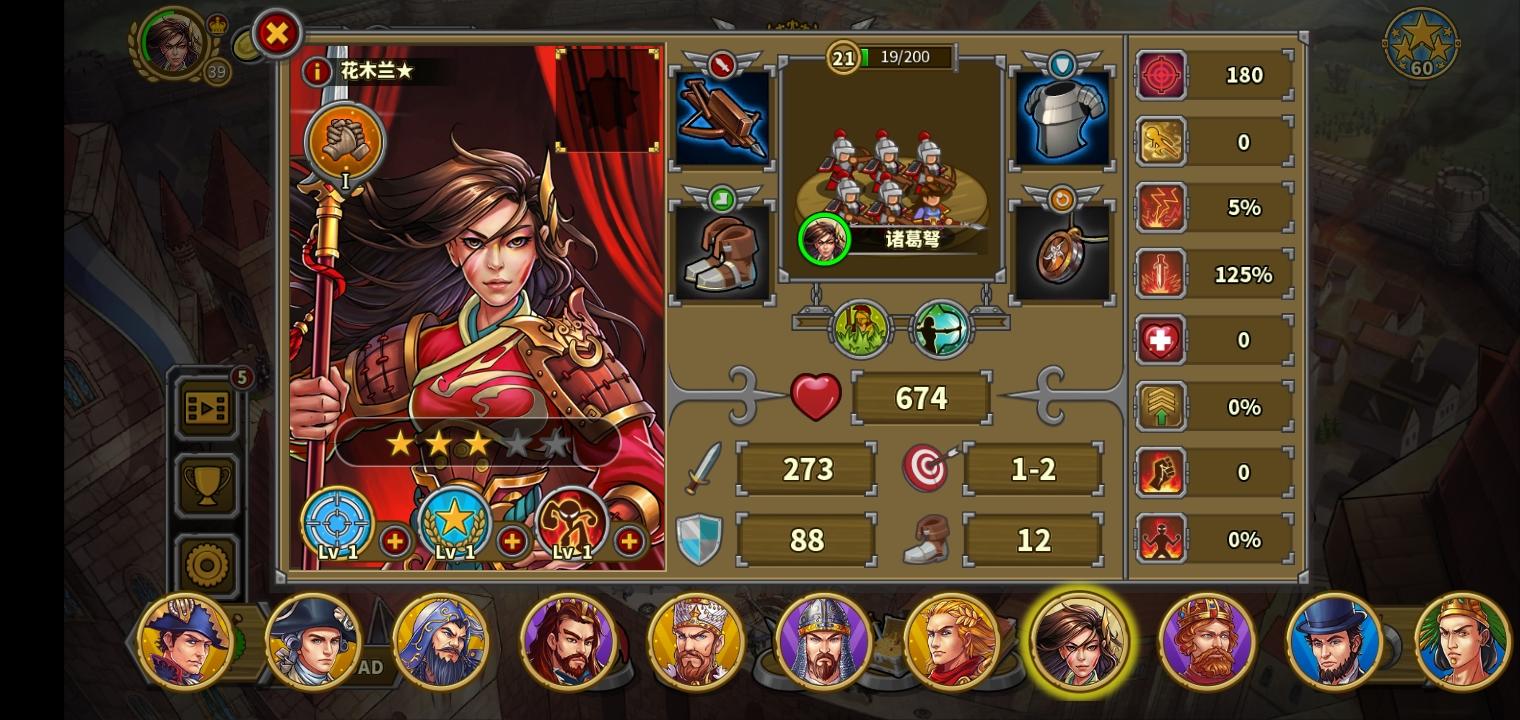Tap the lightning crit chance icon showing 5%
The width and height of the screenshot is (1520, 720).
pyautogui.click(x=1161, y=207)
